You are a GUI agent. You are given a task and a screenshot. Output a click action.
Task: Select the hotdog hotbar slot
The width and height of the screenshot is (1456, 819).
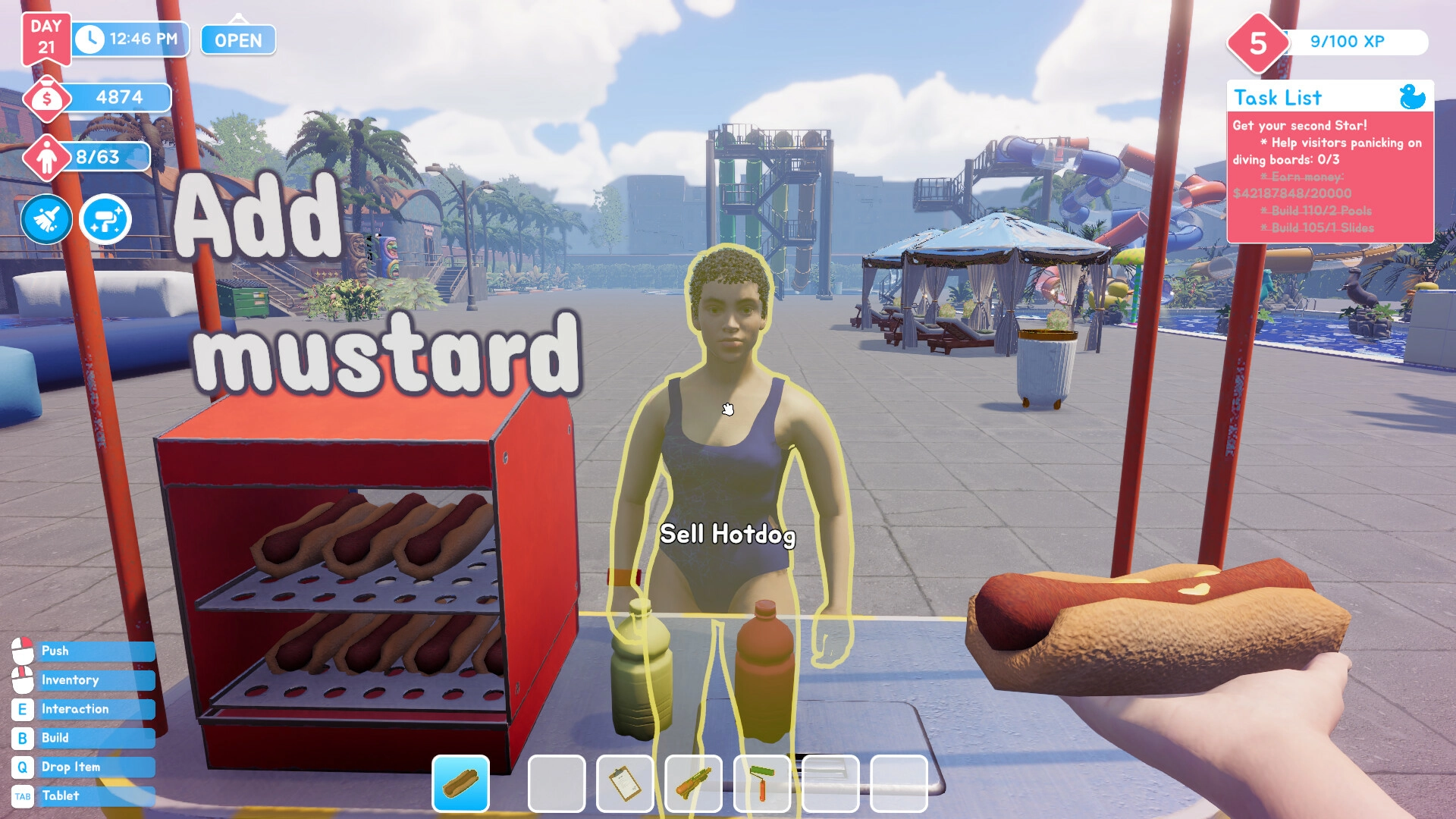tap(460, 783)
